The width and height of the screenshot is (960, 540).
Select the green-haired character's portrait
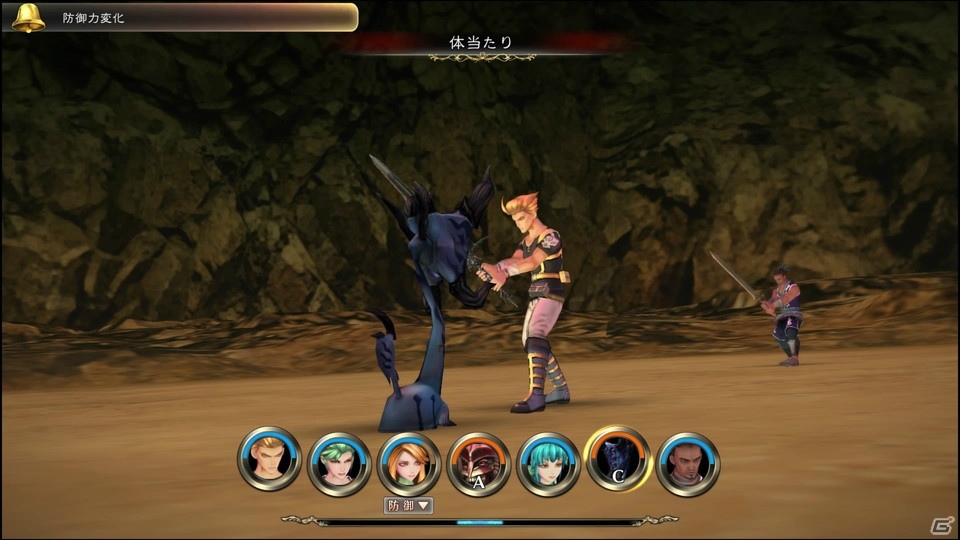click(x=339, y=463)
